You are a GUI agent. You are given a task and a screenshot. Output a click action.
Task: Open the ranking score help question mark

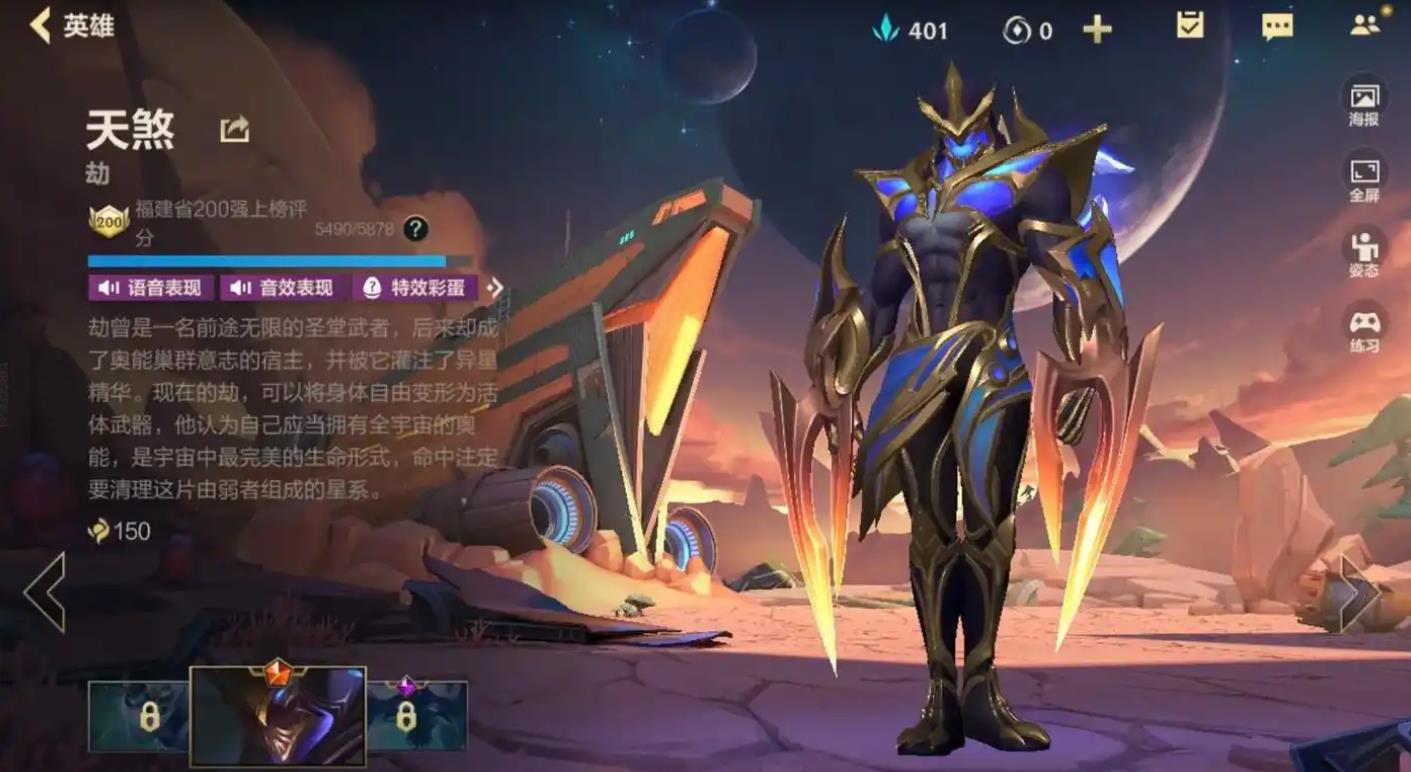click(x=416, y=229)
